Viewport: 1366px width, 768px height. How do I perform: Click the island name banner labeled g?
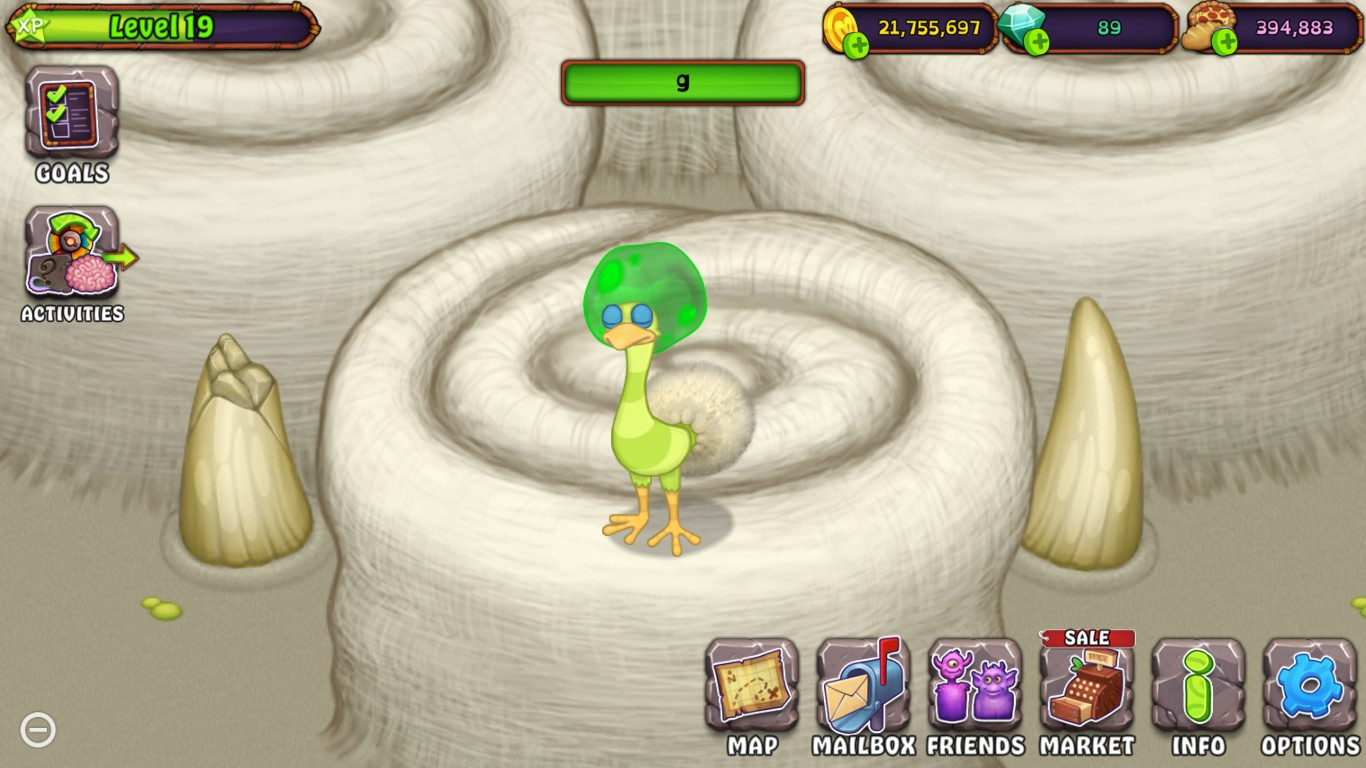683,83
